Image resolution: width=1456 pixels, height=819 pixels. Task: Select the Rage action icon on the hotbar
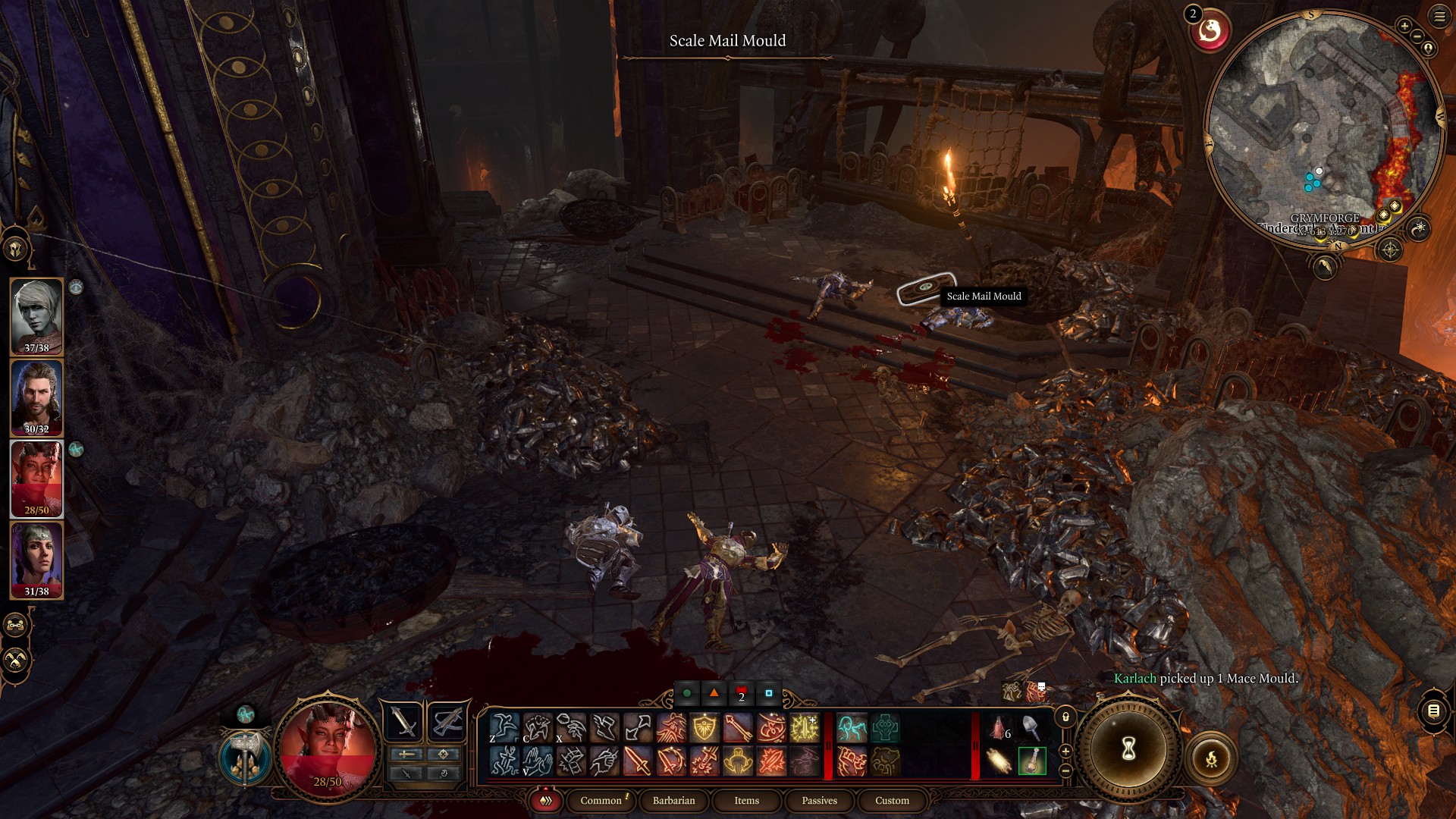coord(670,728)
